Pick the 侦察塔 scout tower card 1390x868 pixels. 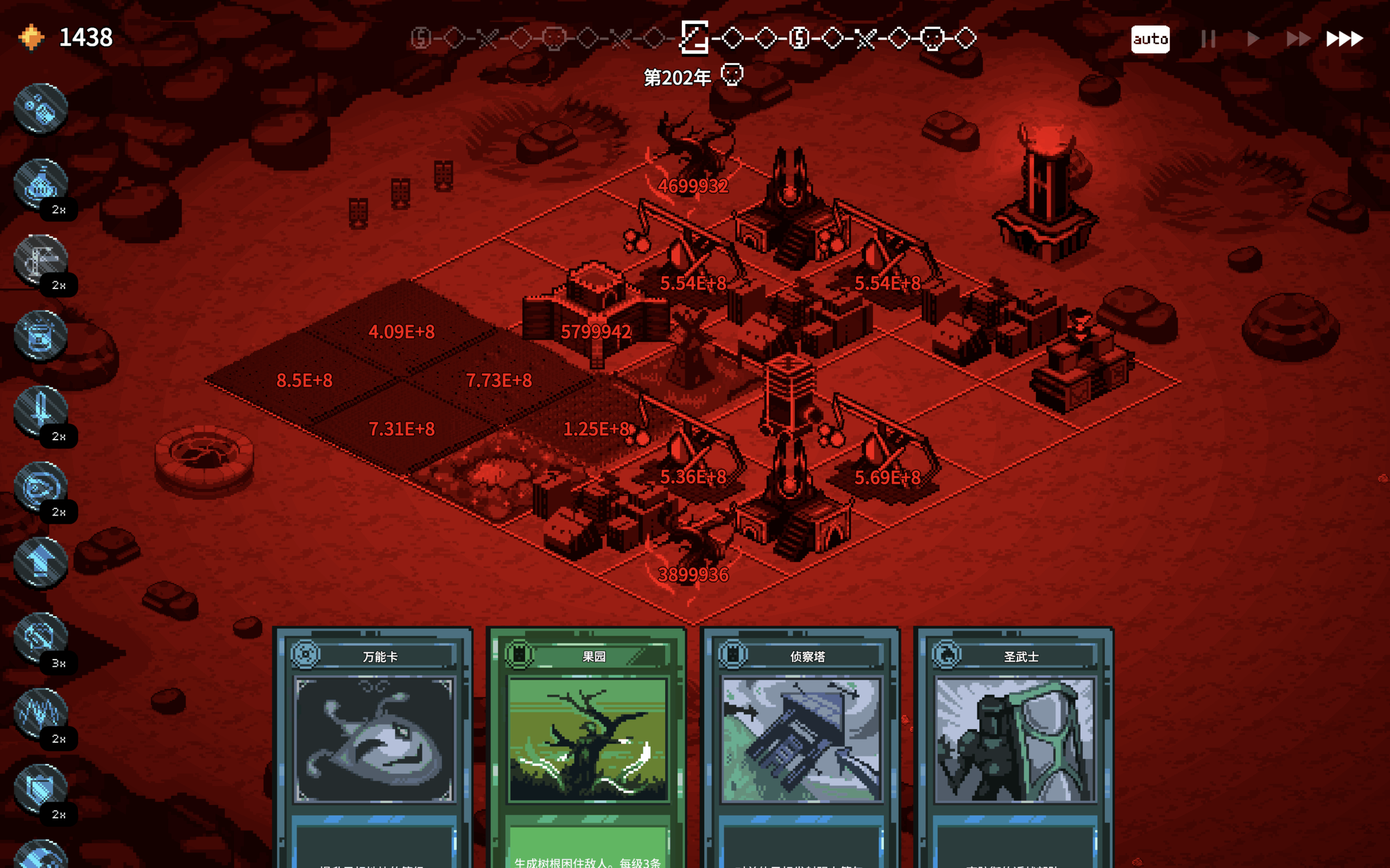pyautogui.click(x=800, y=740)
